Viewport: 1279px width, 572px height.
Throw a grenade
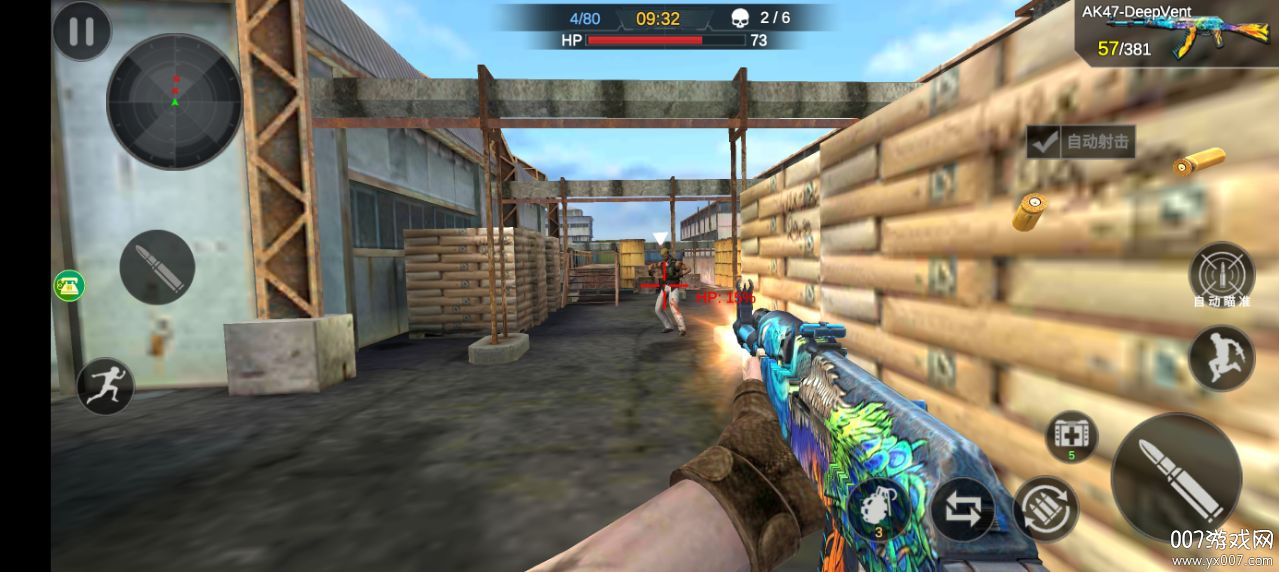(878, 508)
